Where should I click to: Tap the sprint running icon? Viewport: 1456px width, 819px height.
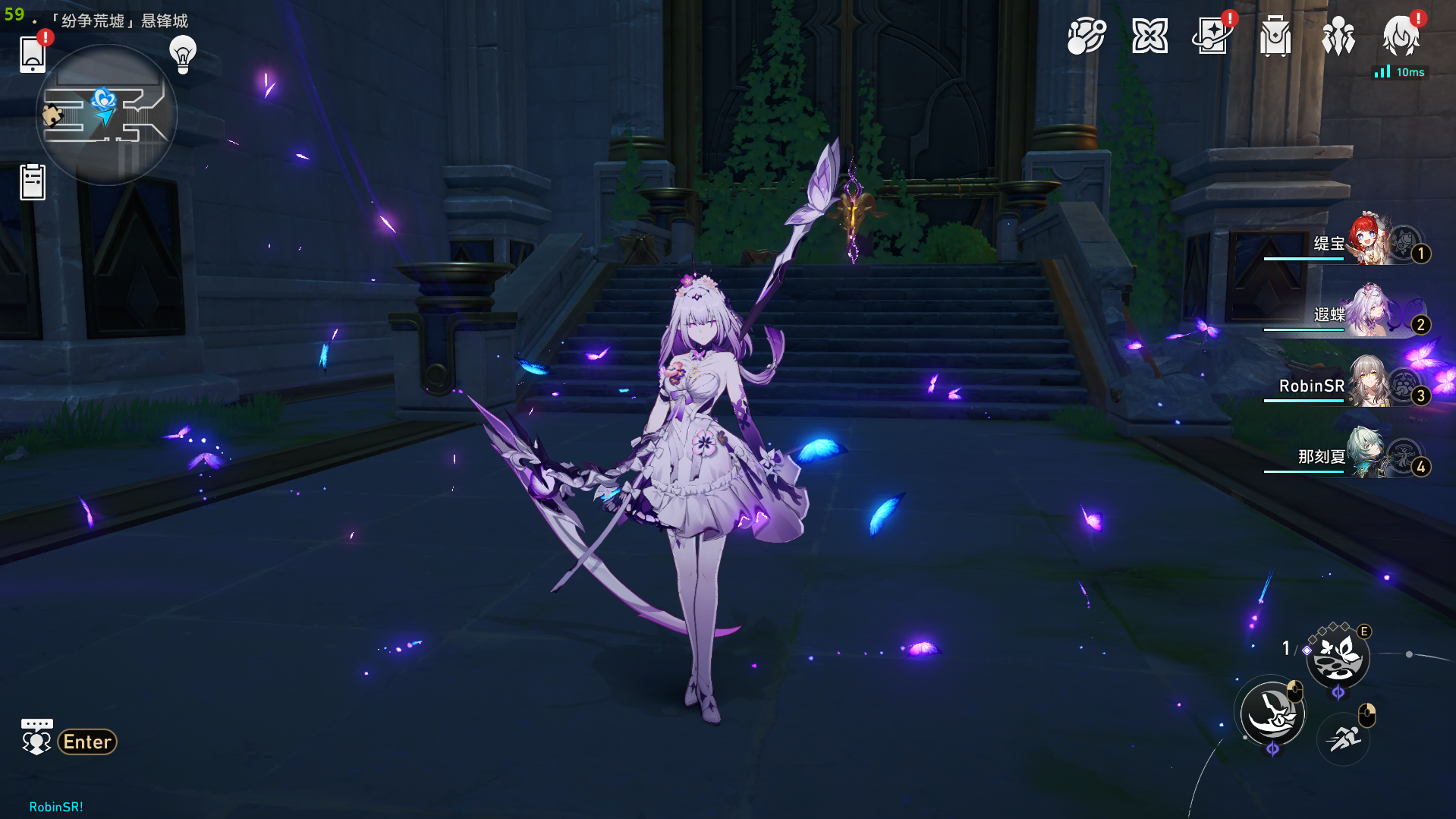tap(1344, 738)
